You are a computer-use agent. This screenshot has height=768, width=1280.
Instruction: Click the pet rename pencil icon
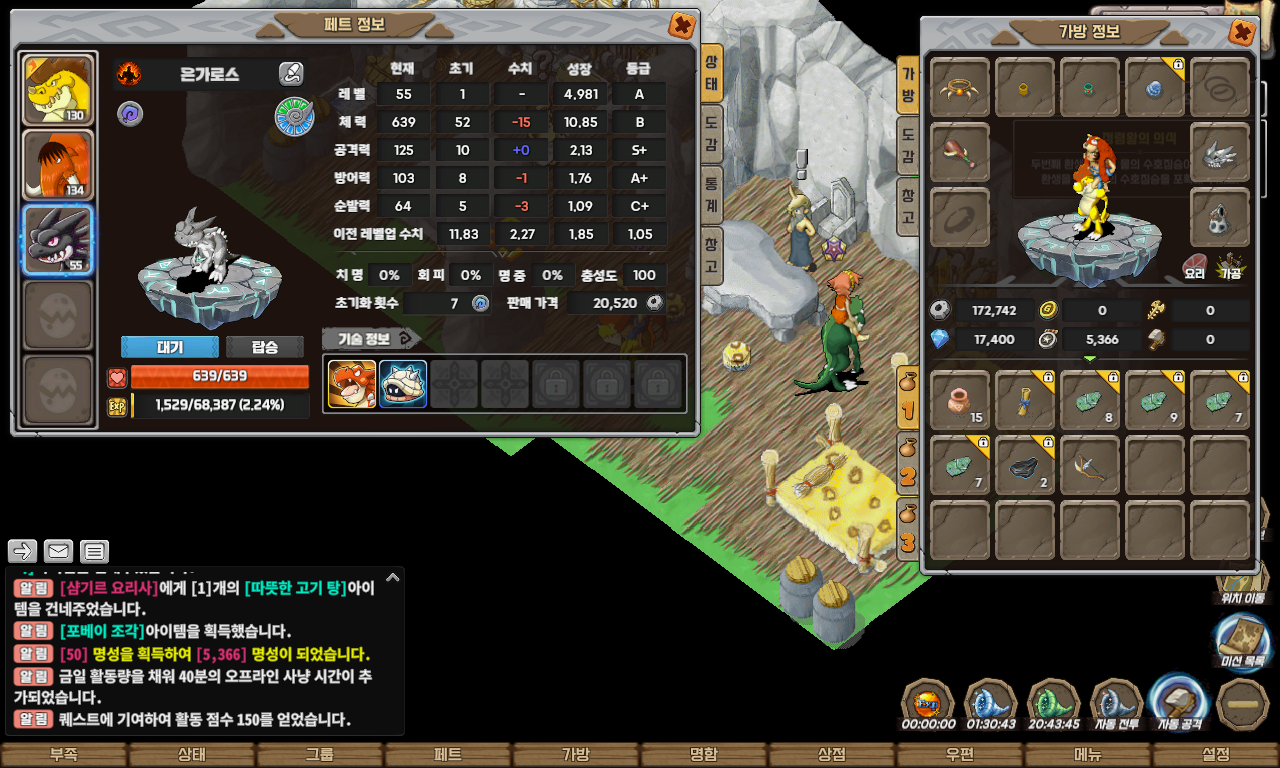coord(291,73)
